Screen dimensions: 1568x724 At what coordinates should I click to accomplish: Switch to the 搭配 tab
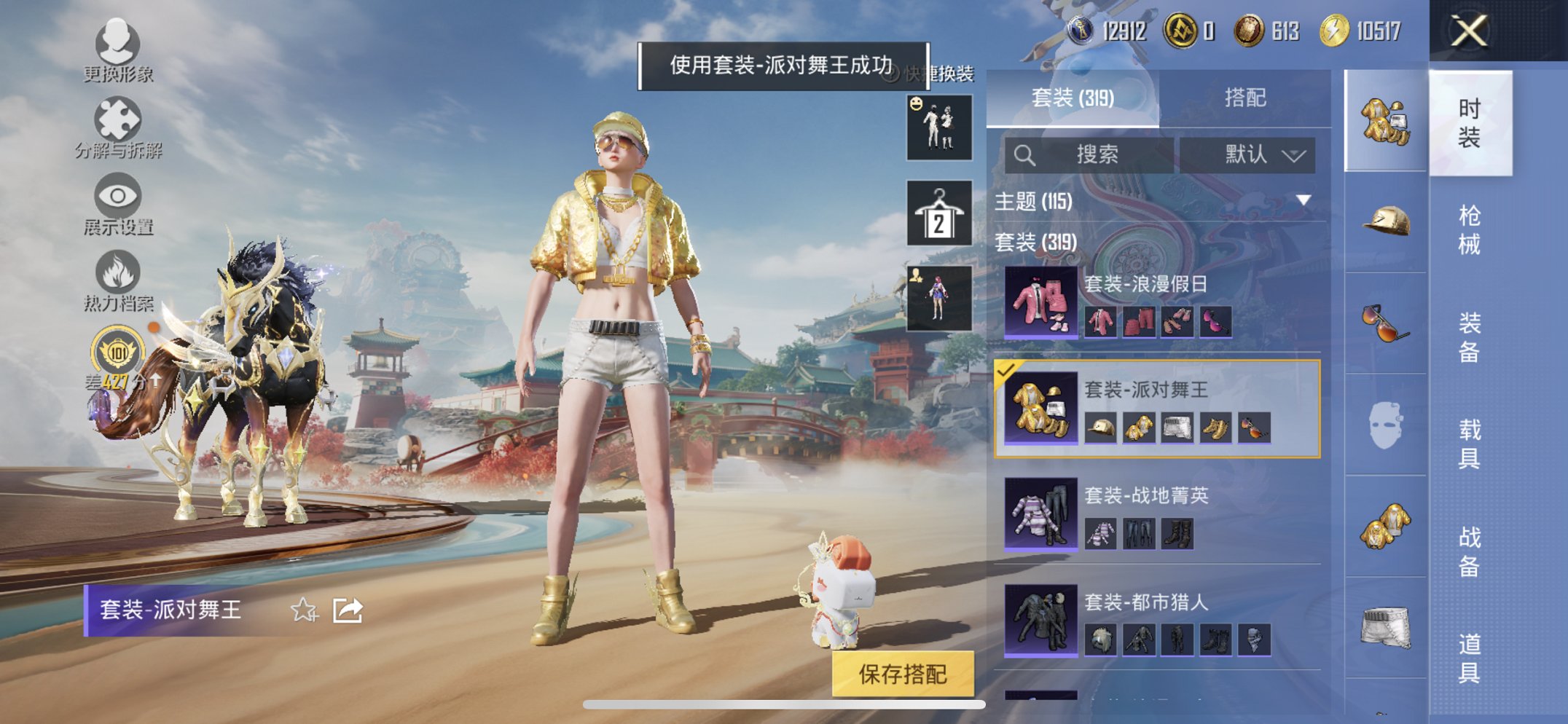tap(1245, 98)
